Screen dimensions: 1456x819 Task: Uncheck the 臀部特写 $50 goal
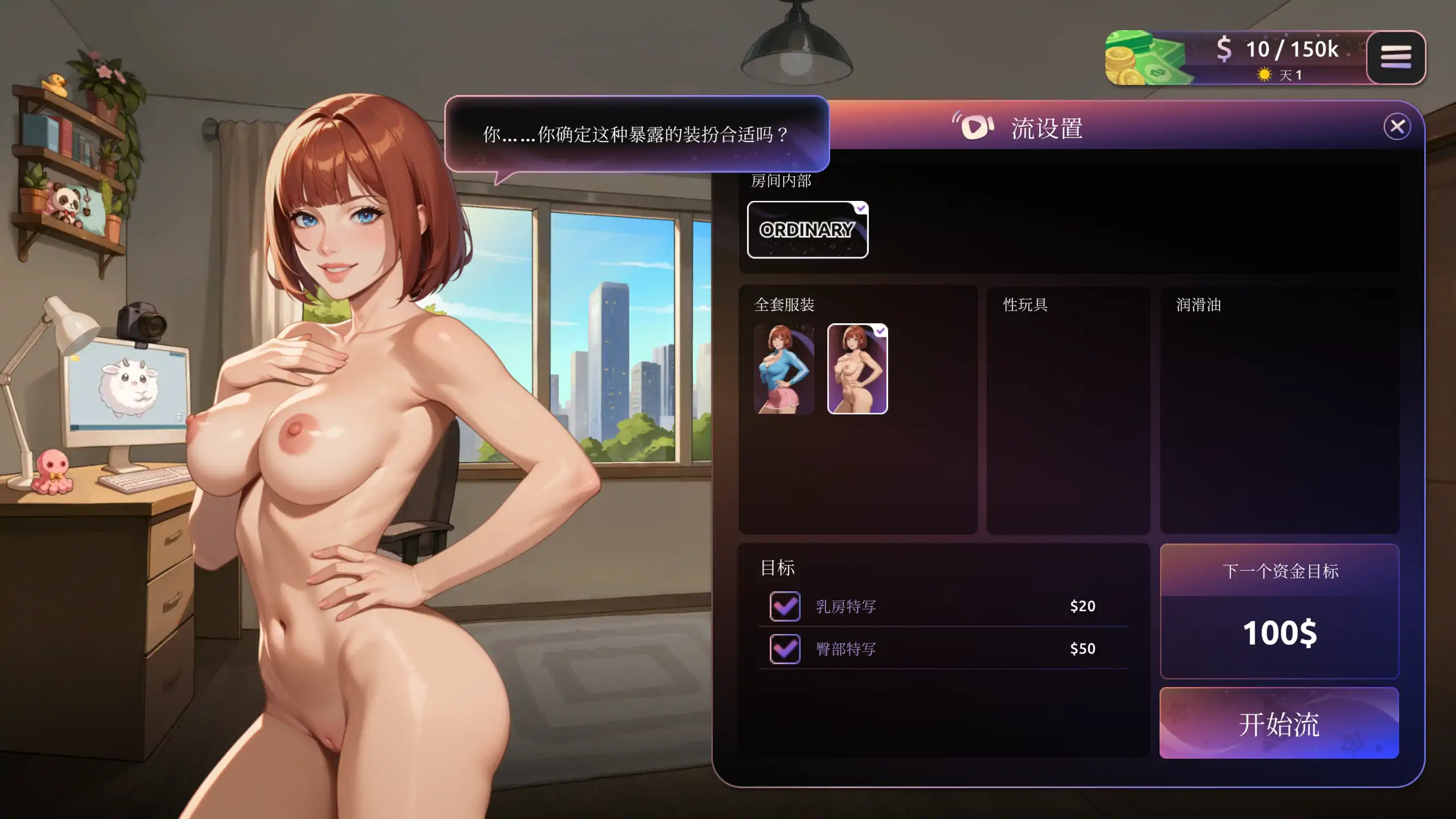784,649
